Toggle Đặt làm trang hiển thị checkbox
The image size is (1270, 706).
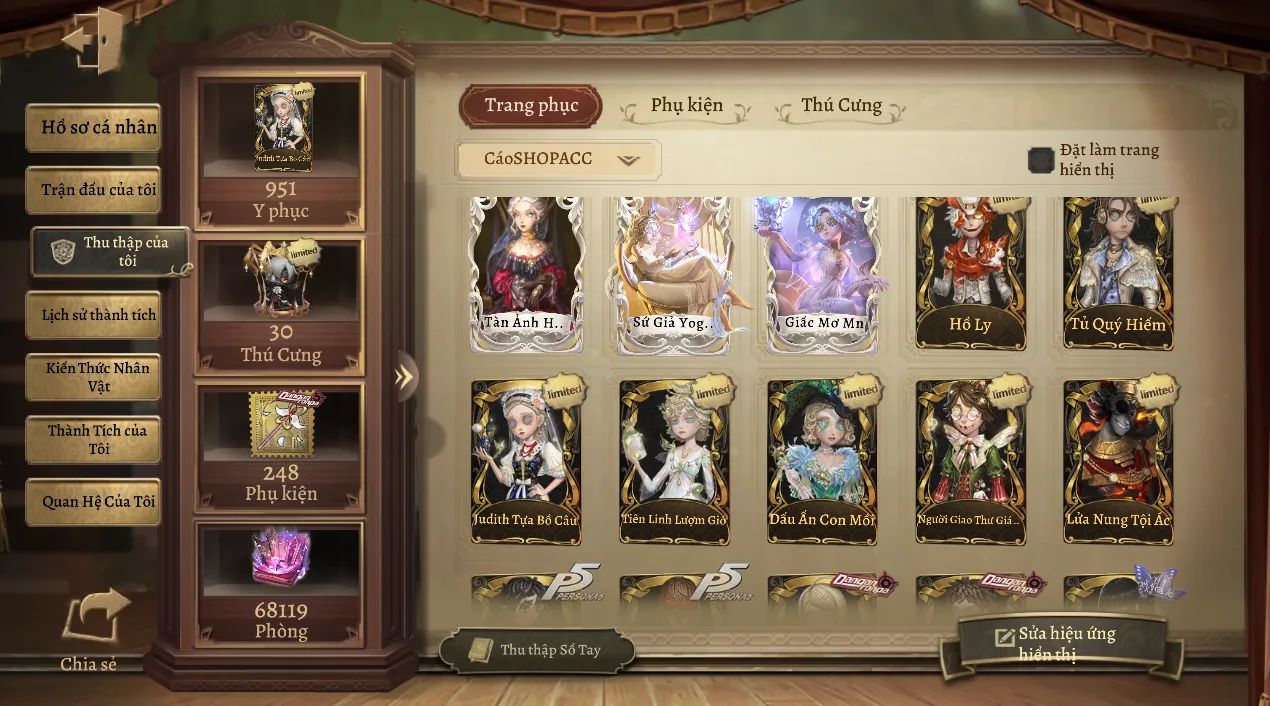(1041, 160)
